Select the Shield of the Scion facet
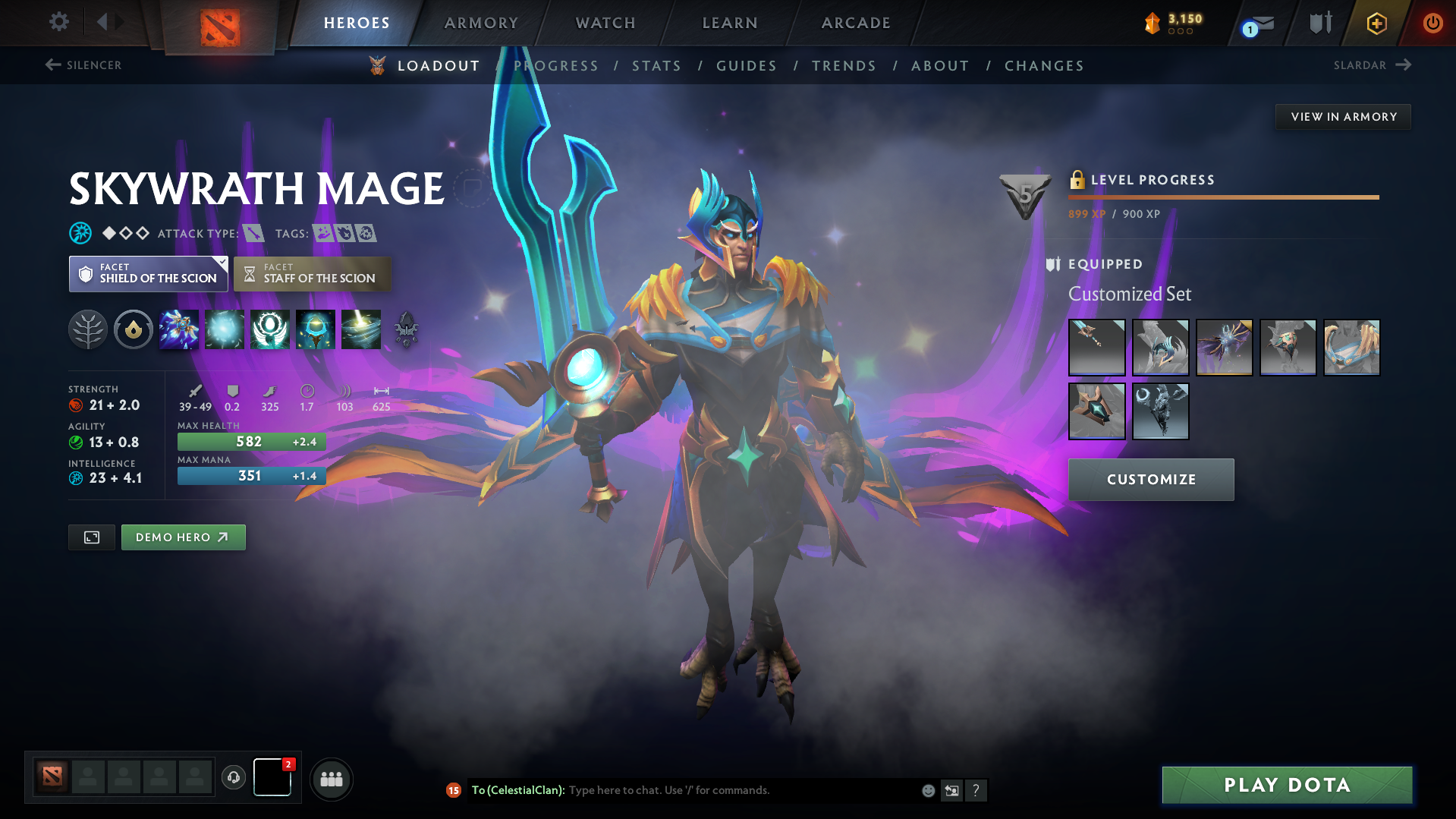This screenshot has height=819, width=1456. tap(148, 274)
